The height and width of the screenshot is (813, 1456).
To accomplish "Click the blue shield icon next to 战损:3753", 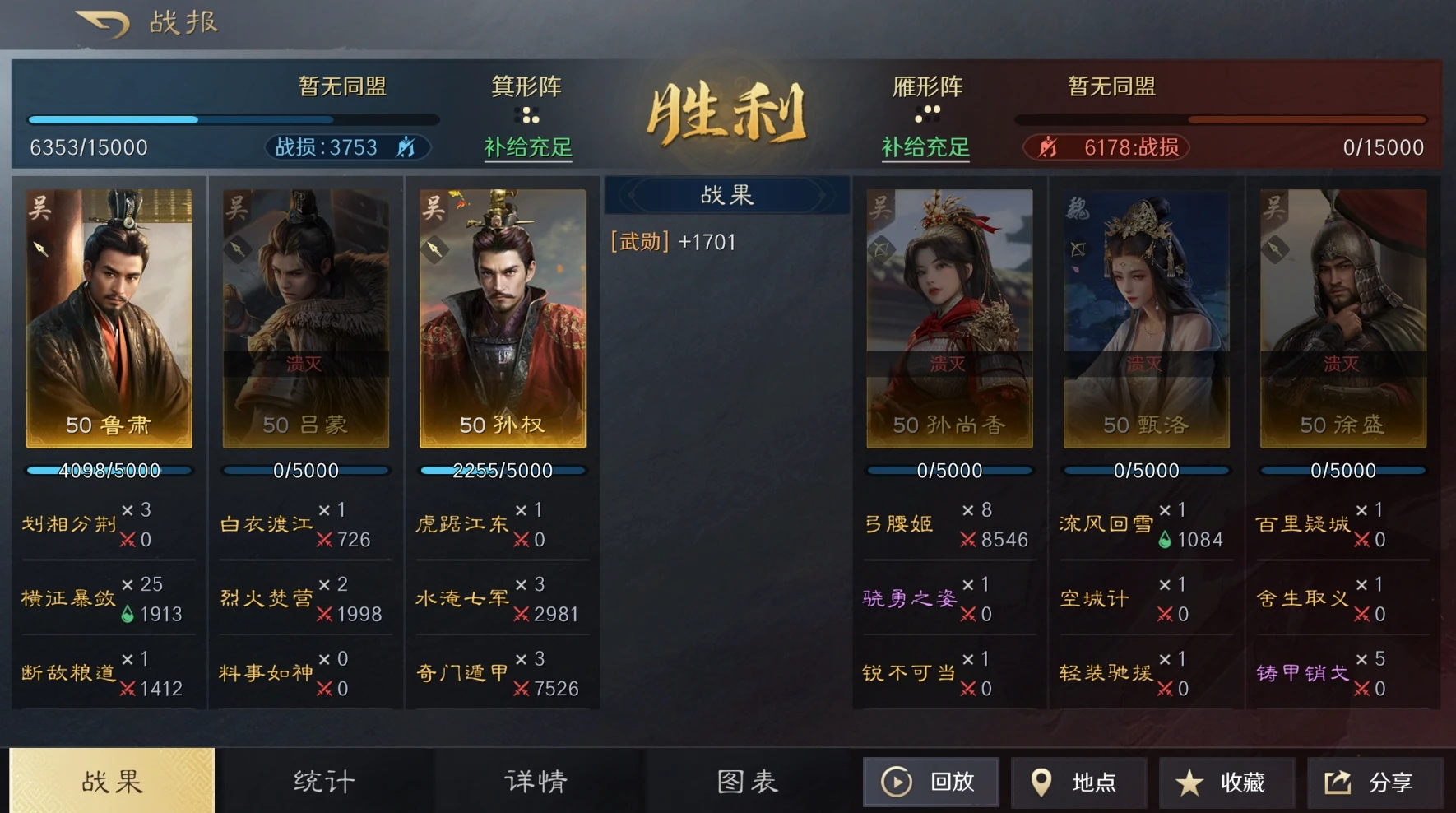I will [406, 146].
